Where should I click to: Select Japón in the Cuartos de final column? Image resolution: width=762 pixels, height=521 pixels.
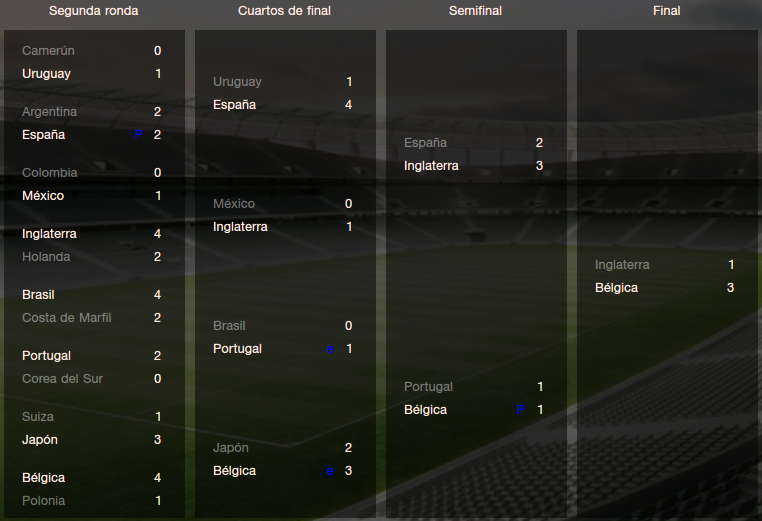231,448
